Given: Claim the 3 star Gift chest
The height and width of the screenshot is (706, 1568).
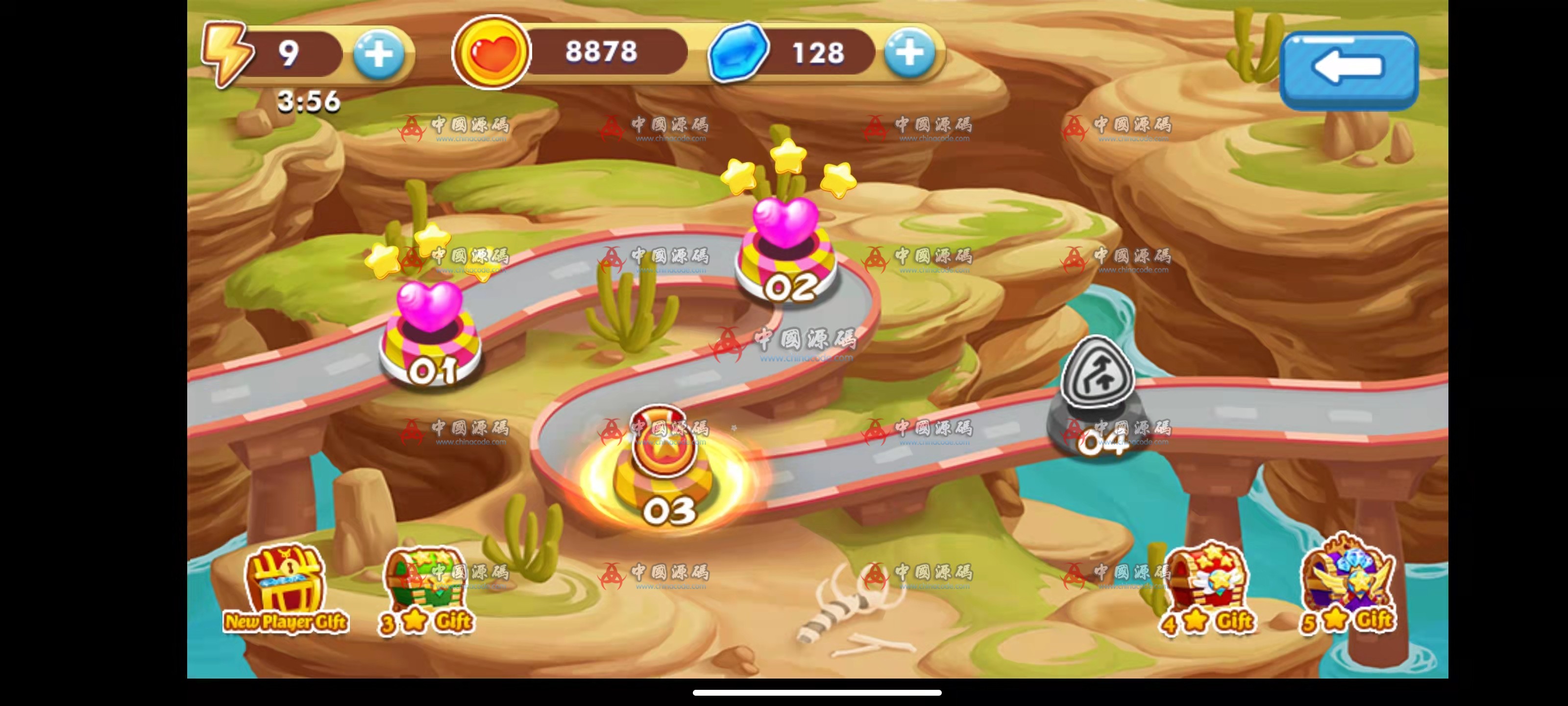Looking at the screenshot, I should 425,588.
